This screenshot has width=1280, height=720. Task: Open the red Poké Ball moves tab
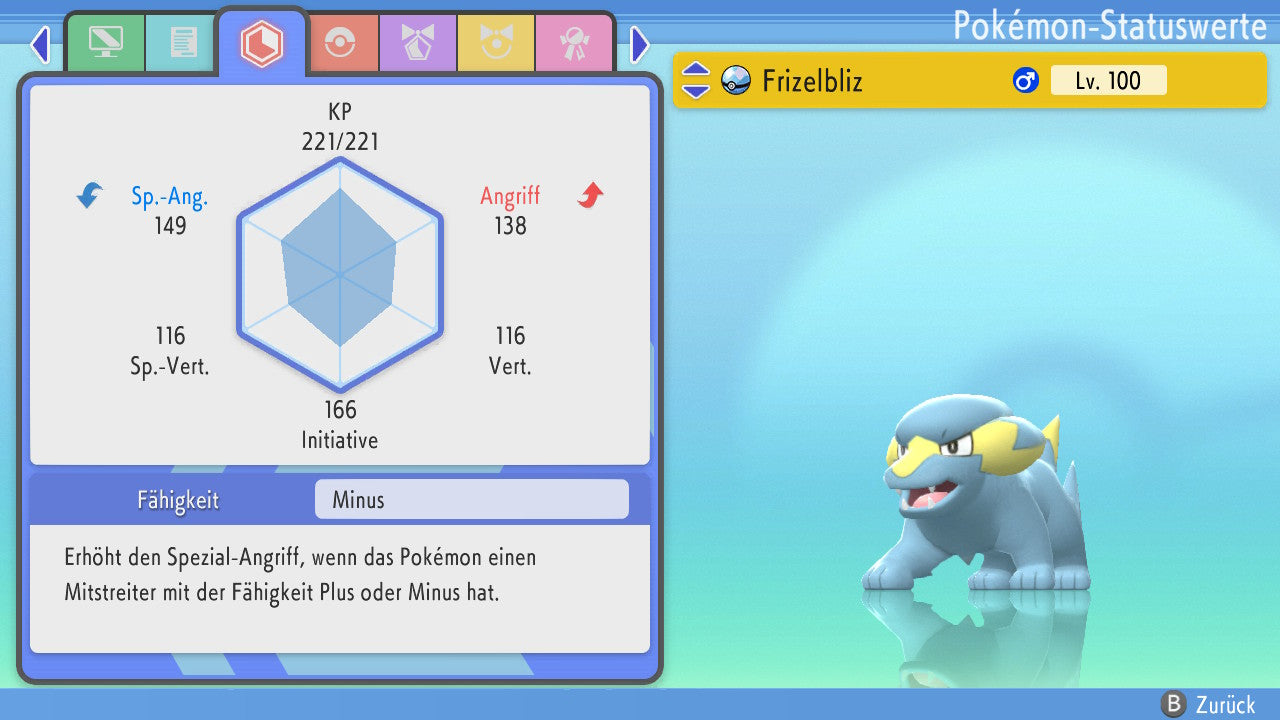click(339, 43)
